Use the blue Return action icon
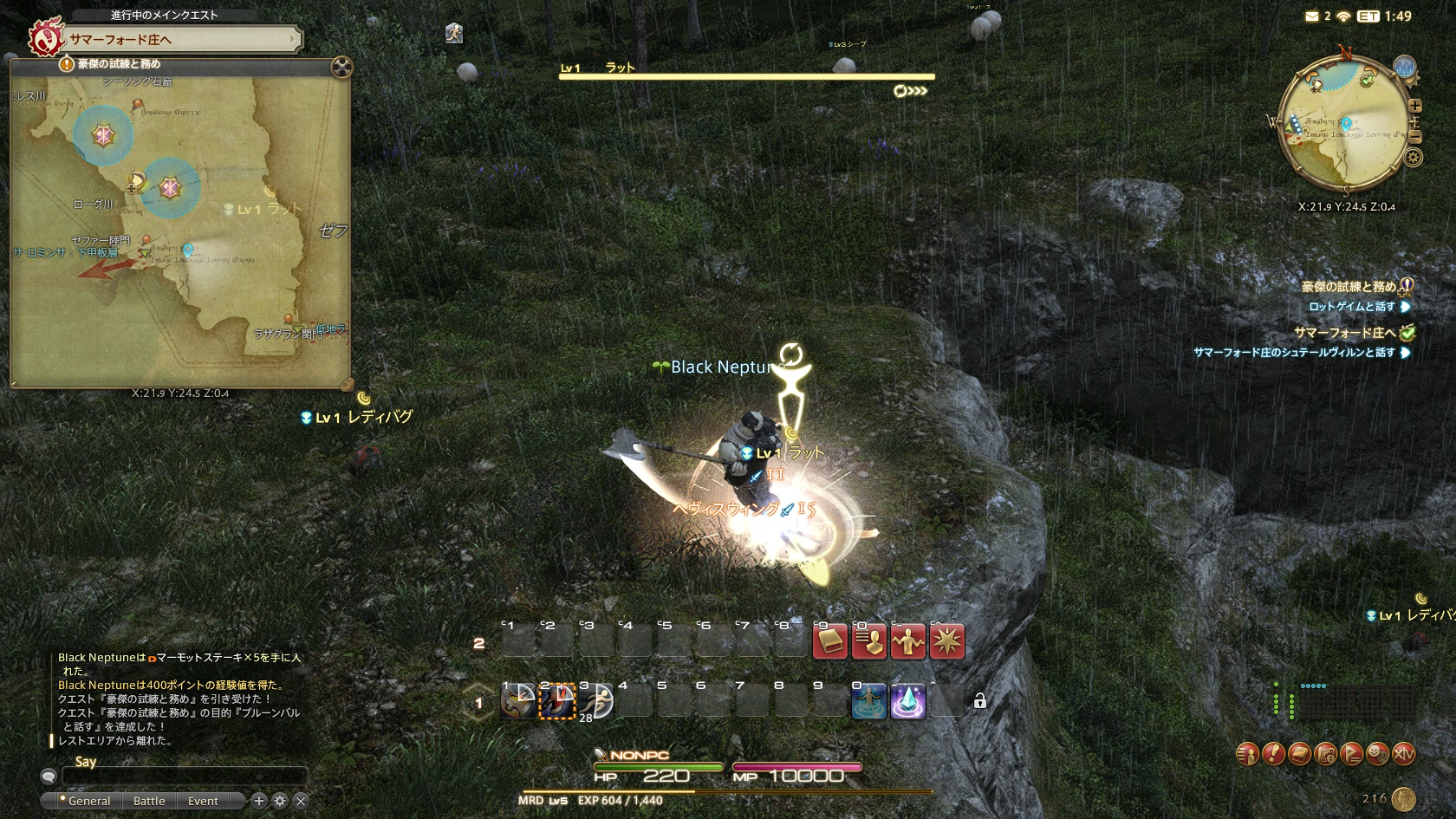The height and width of the screenshot is (819, 1456). [868, 701]
